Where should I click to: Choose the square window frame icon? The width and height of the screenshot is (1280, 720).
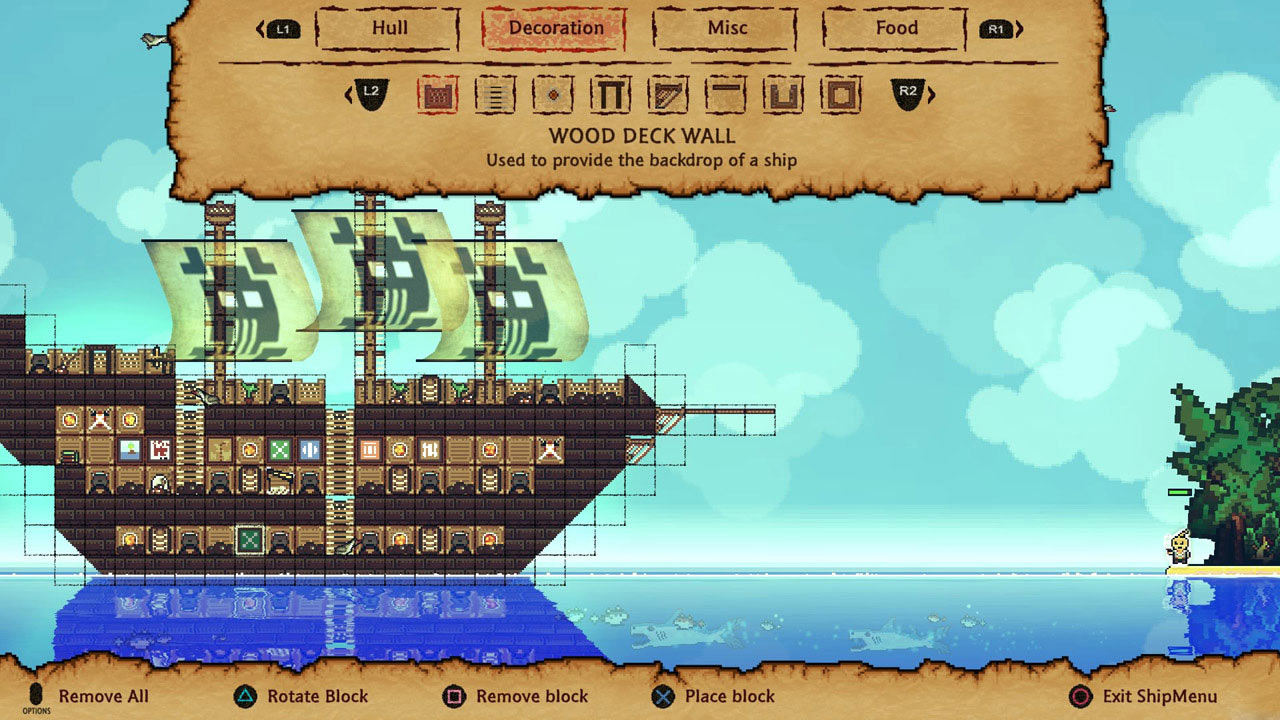(840, 94)
